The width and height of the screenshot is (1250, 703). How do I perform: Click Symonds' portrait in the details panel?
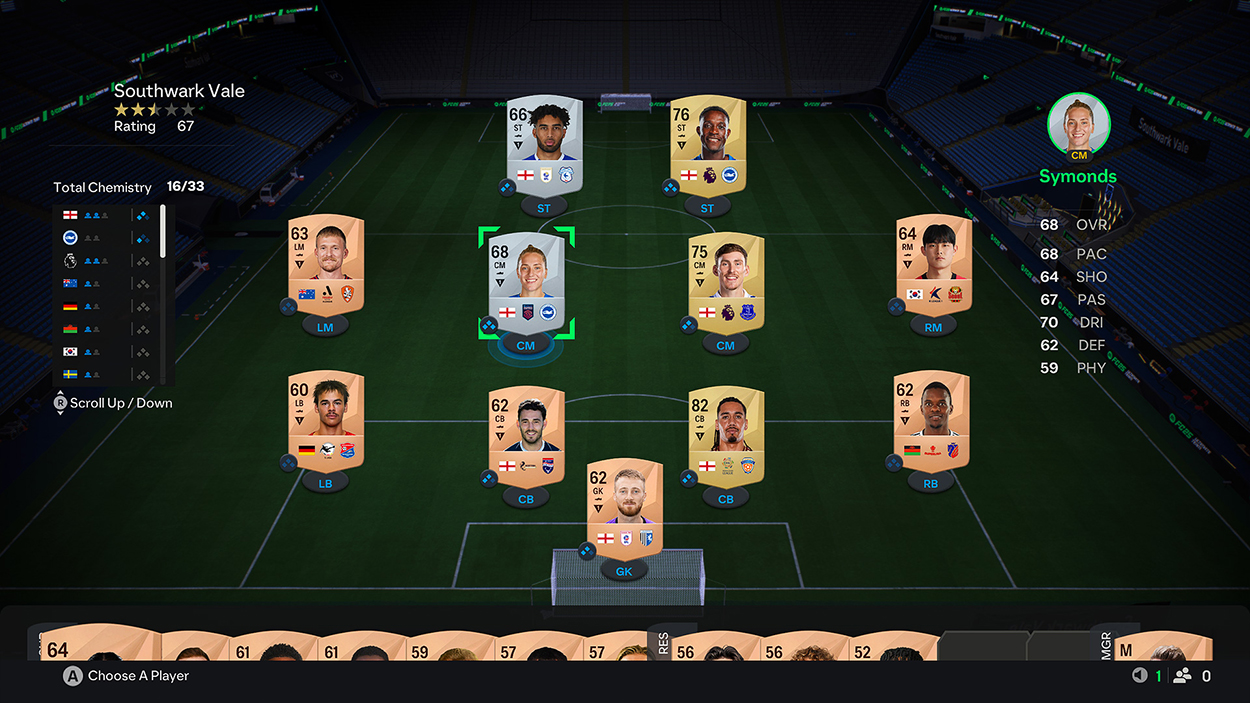(1078, 125)
